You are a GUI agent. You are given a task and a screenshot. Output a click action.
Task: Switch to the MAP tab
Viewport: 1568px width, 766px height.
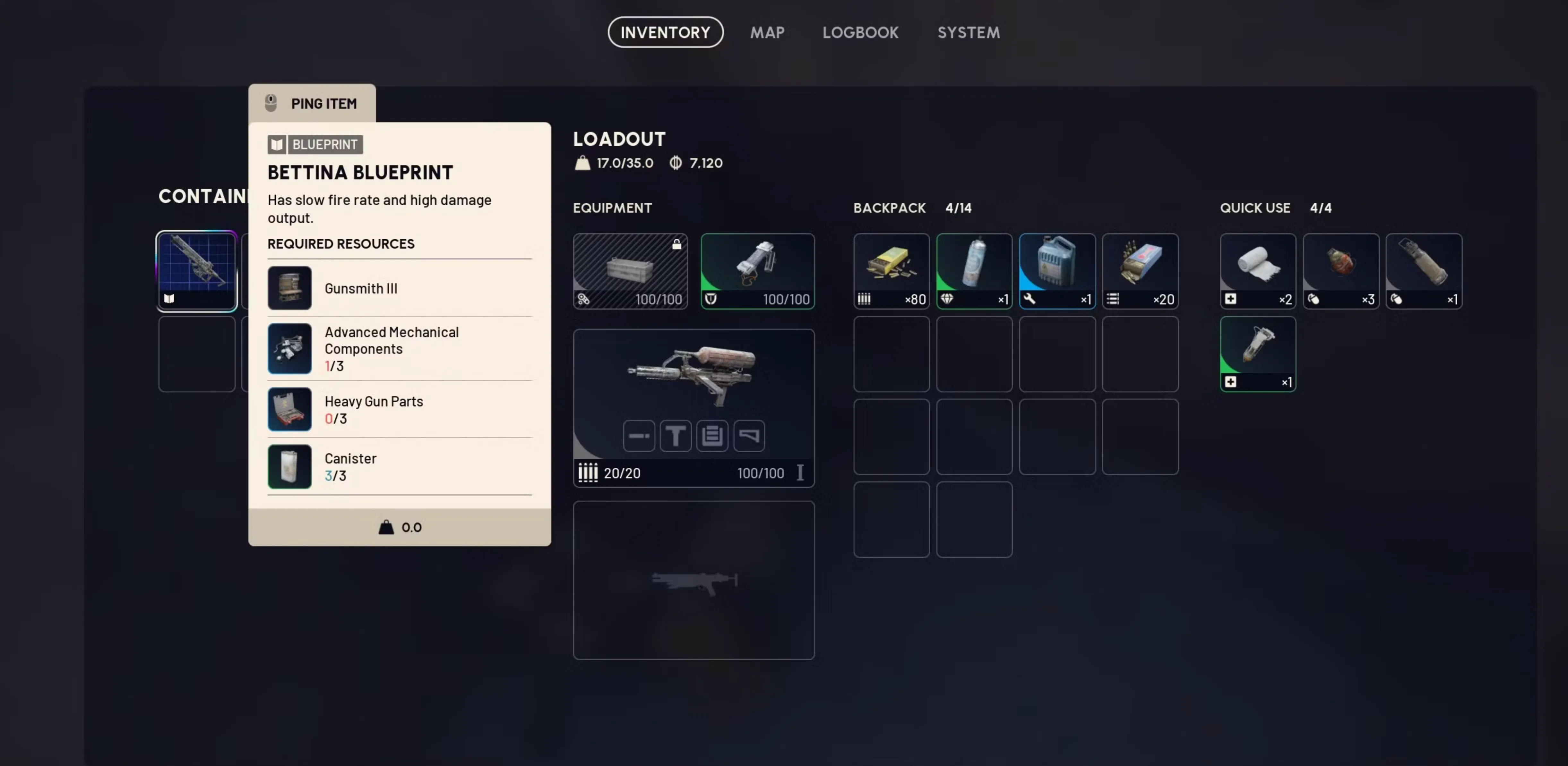(767, 32)
